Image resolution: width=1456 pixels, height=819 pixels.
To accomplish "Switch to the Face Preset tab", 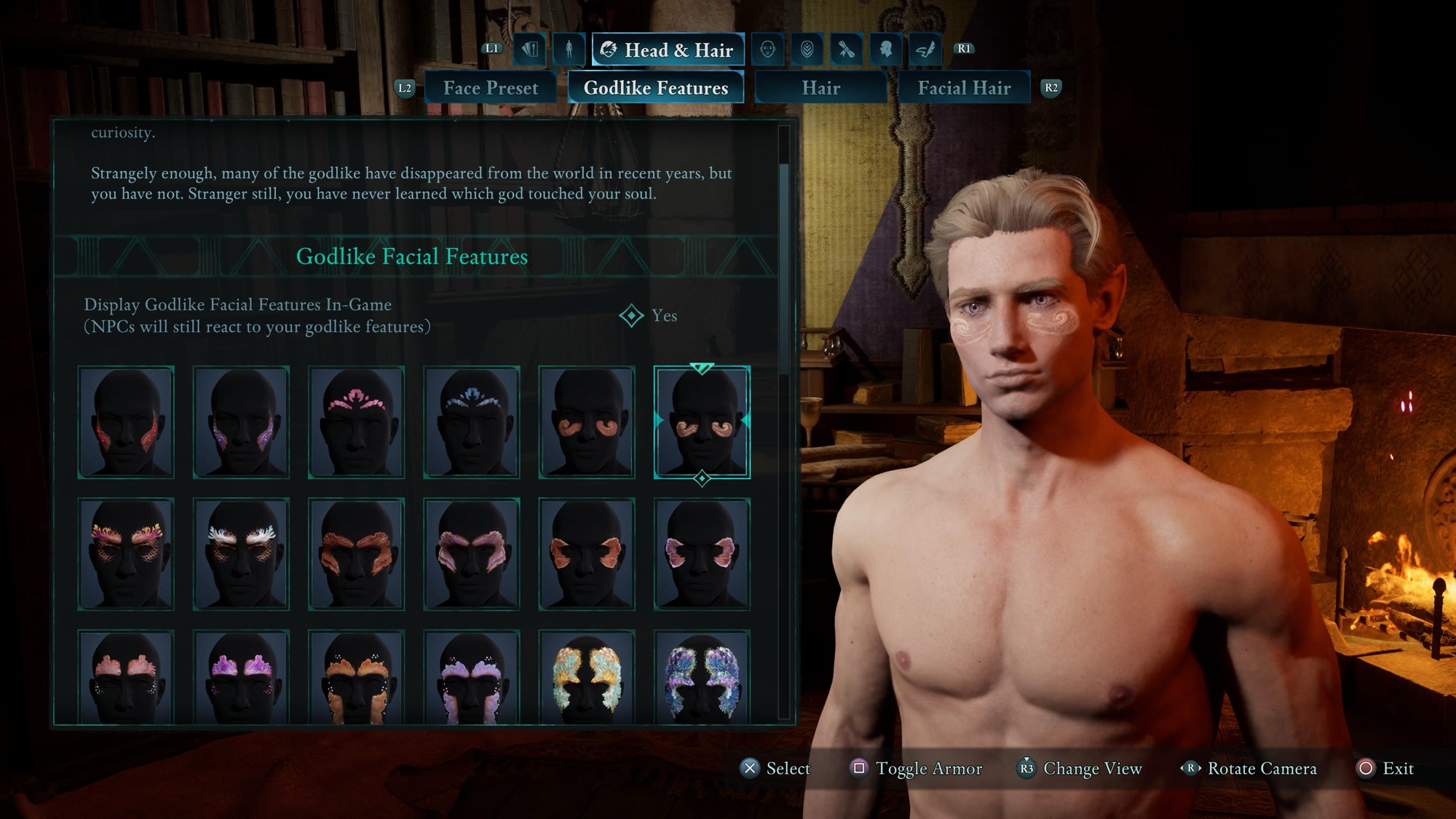I will [491, 88].
